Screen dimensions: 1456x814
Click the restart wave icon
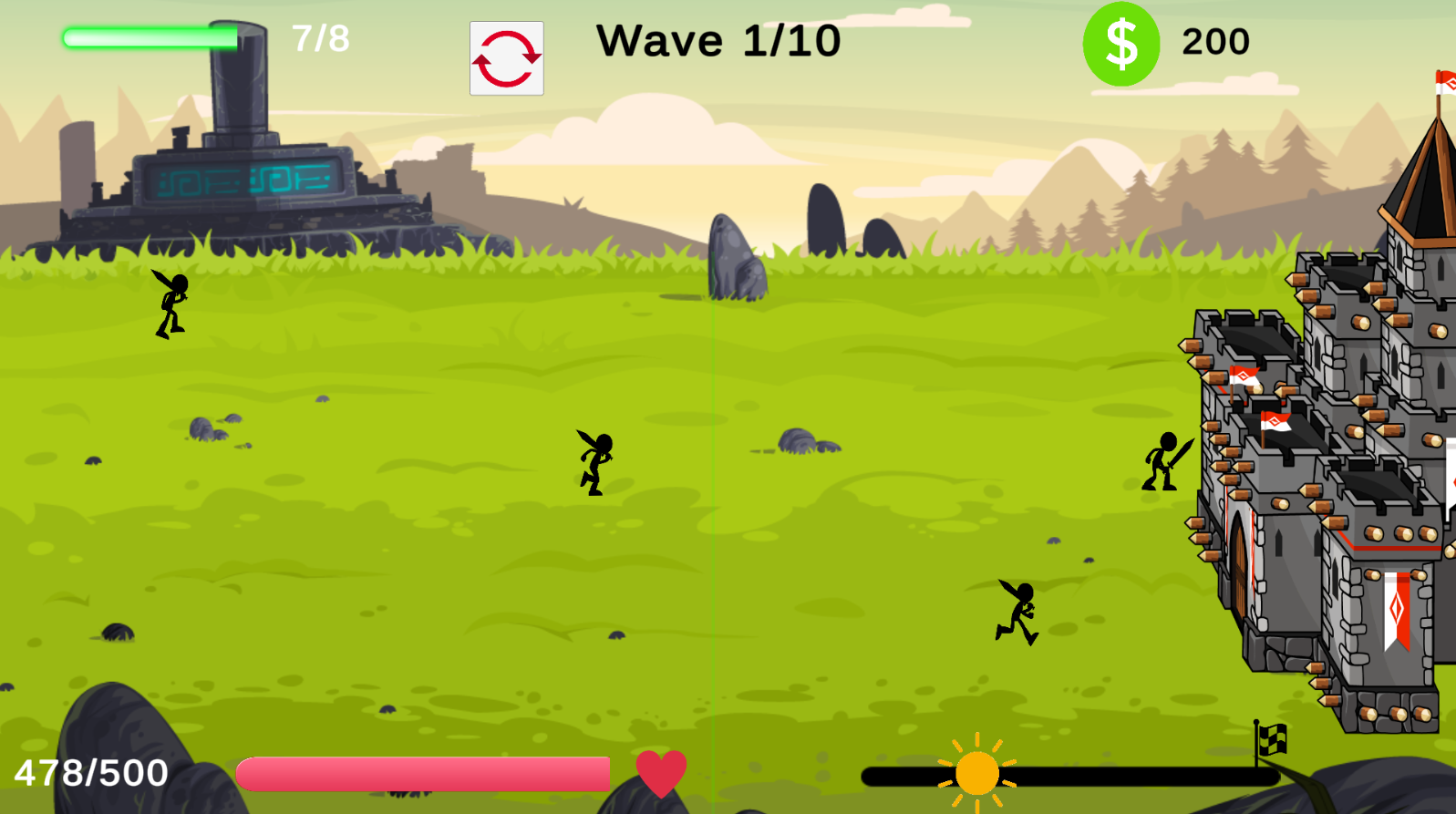coord(506,57)
